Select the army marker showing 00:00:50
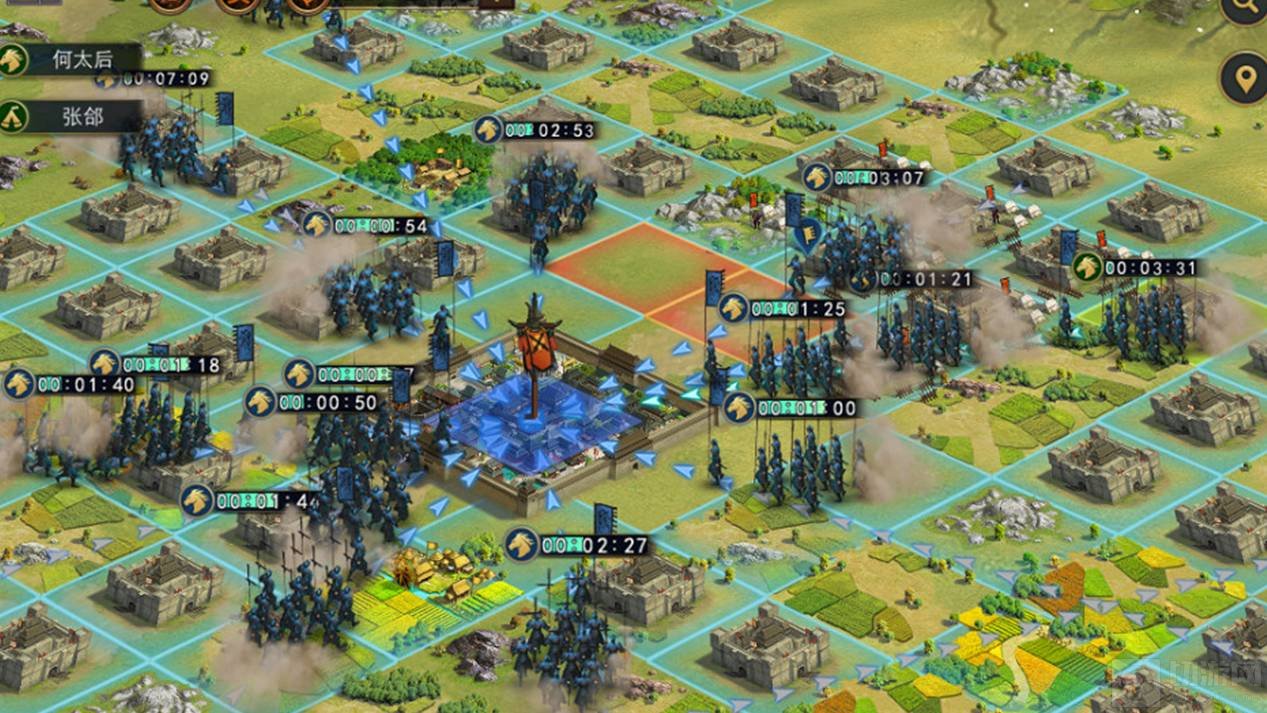The image size is (1267, 713). 261,402
